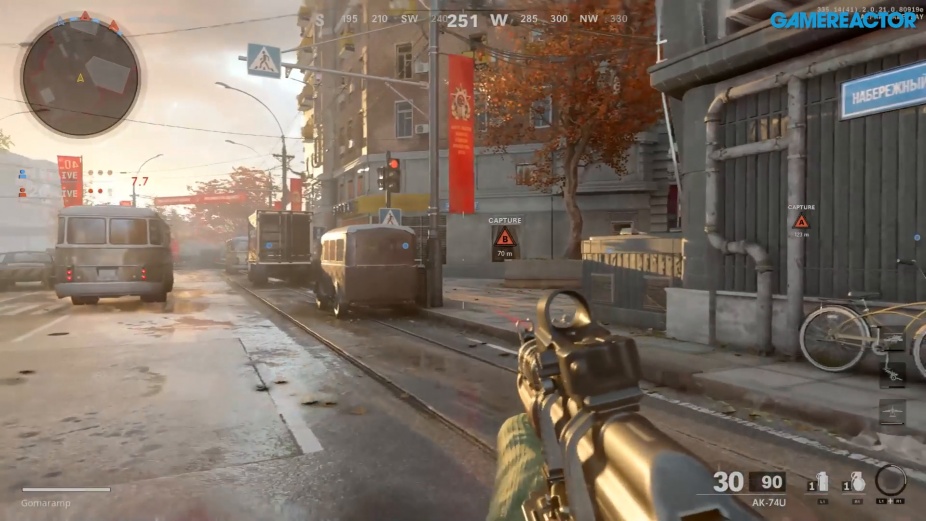Select the lethal frag grenade icon

[857, 482]
